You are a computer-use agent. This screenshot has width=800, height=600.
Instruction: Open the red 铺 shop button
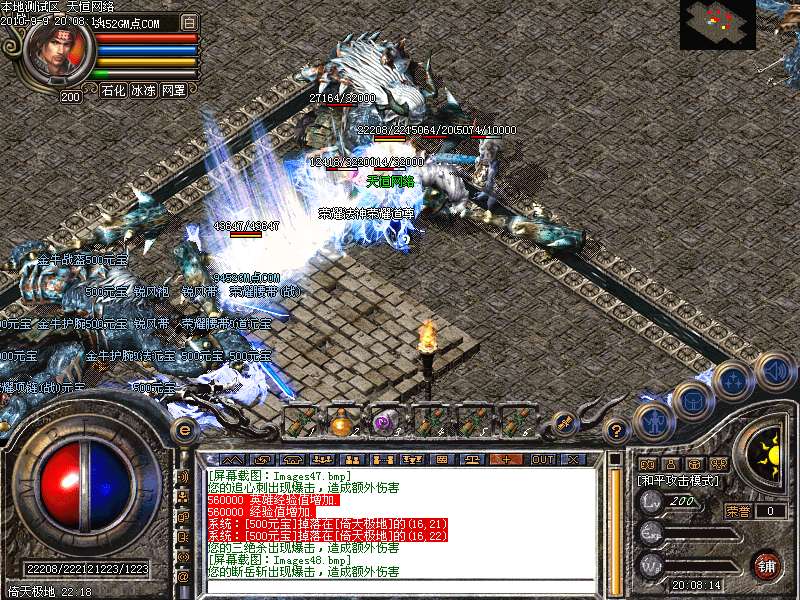point(766,564)
